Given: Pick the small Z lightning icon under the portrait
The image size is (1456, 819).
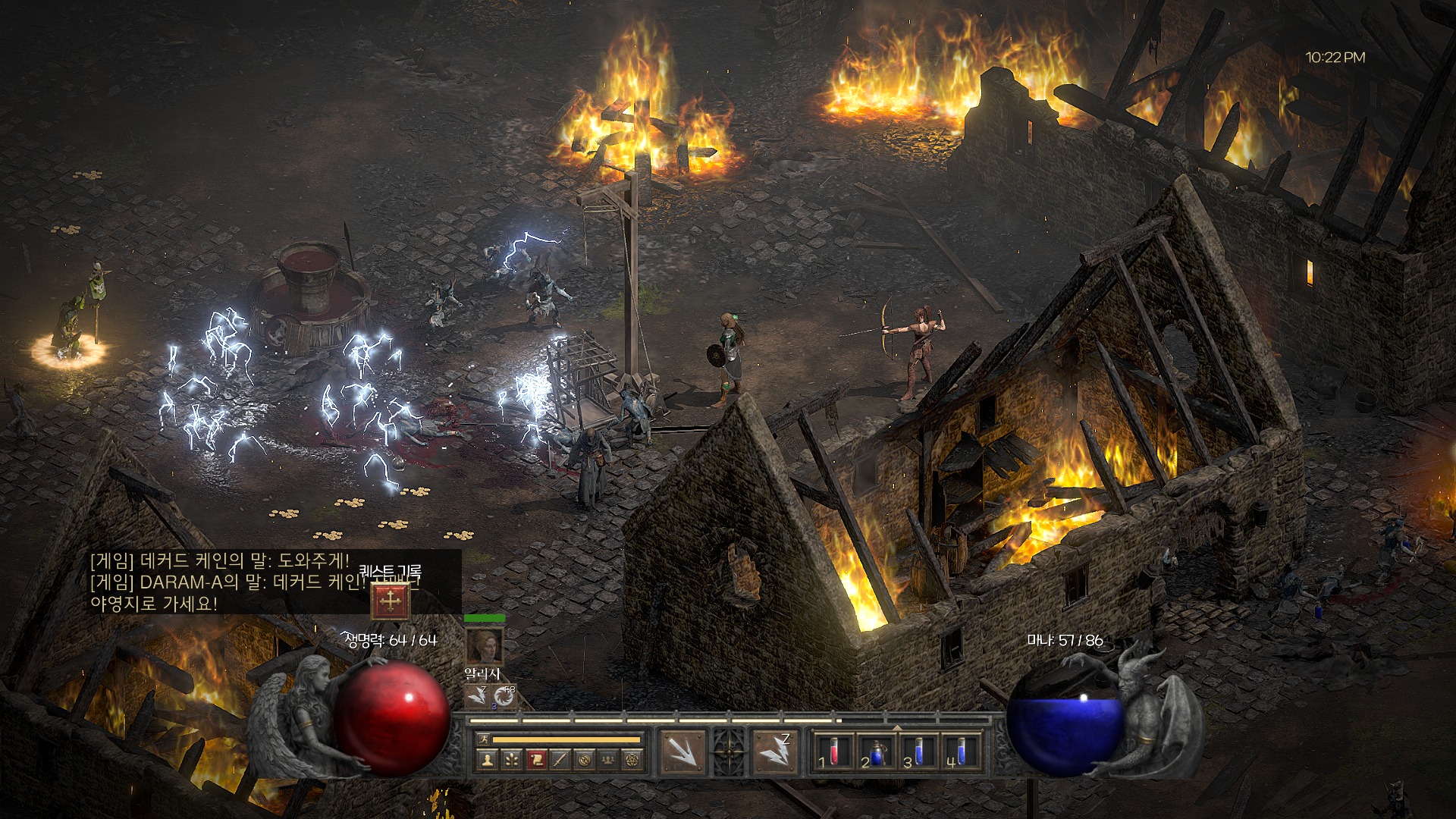Looking at the screenshot, I should click(478, 695).
